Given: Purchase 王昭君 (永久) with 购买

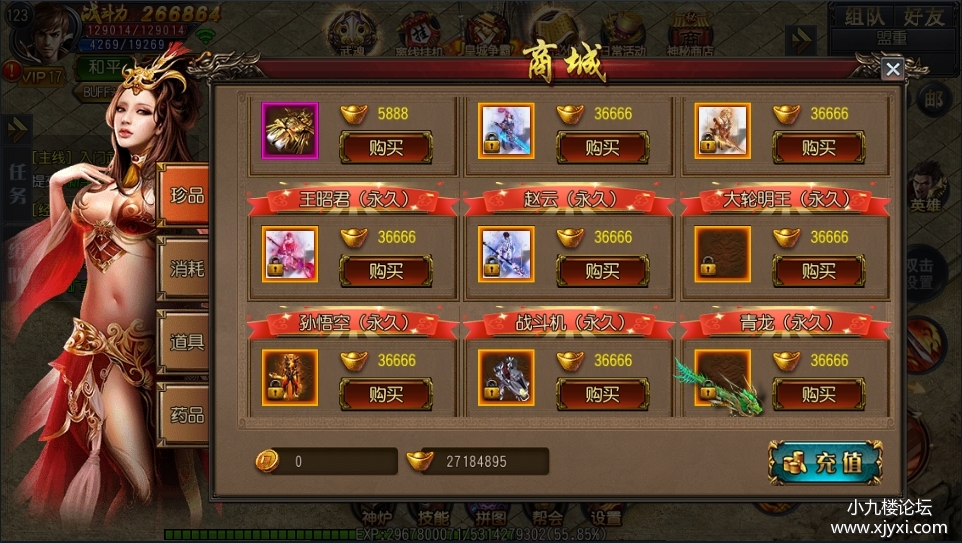Looking at the screenshot, I should tap(386, 270).
